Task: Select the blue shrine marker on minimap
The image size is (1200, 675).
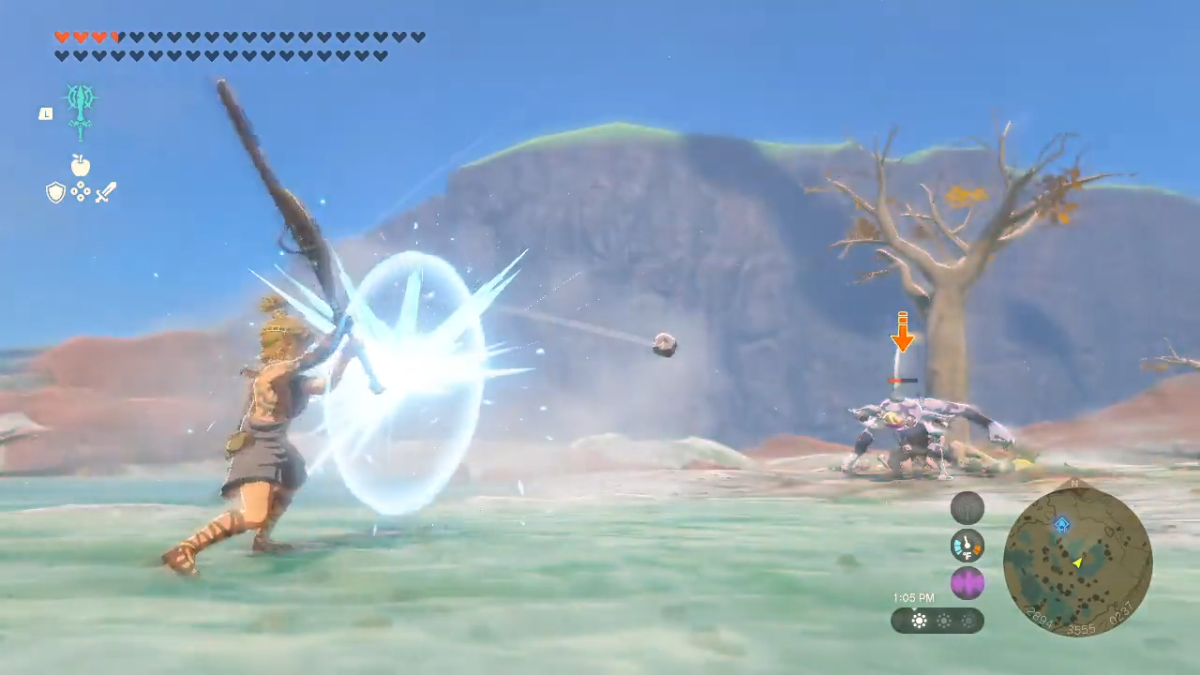Action: 1061,524
